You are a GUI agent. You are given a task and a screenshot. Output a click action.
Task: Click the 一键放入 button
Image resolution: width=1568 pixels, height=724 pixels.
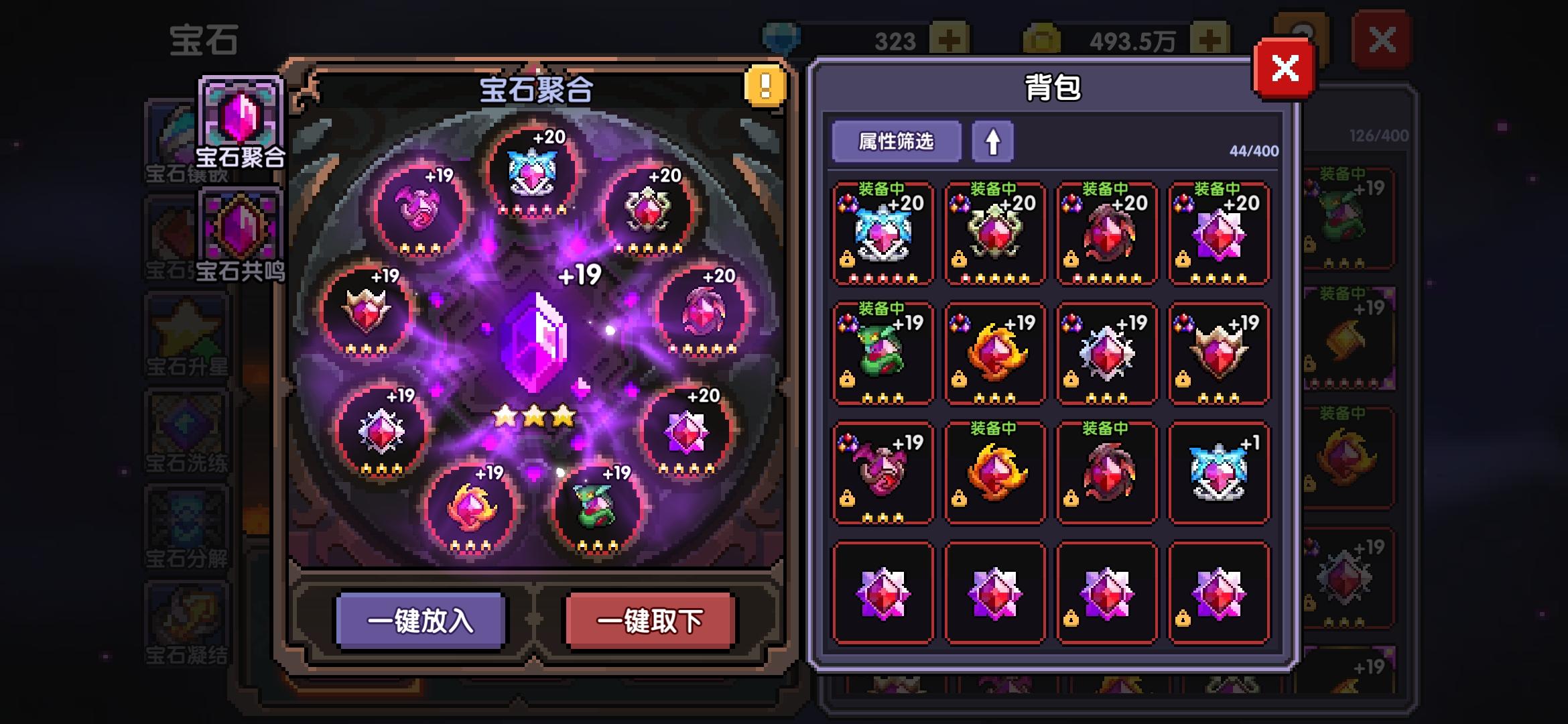(421, 621)
